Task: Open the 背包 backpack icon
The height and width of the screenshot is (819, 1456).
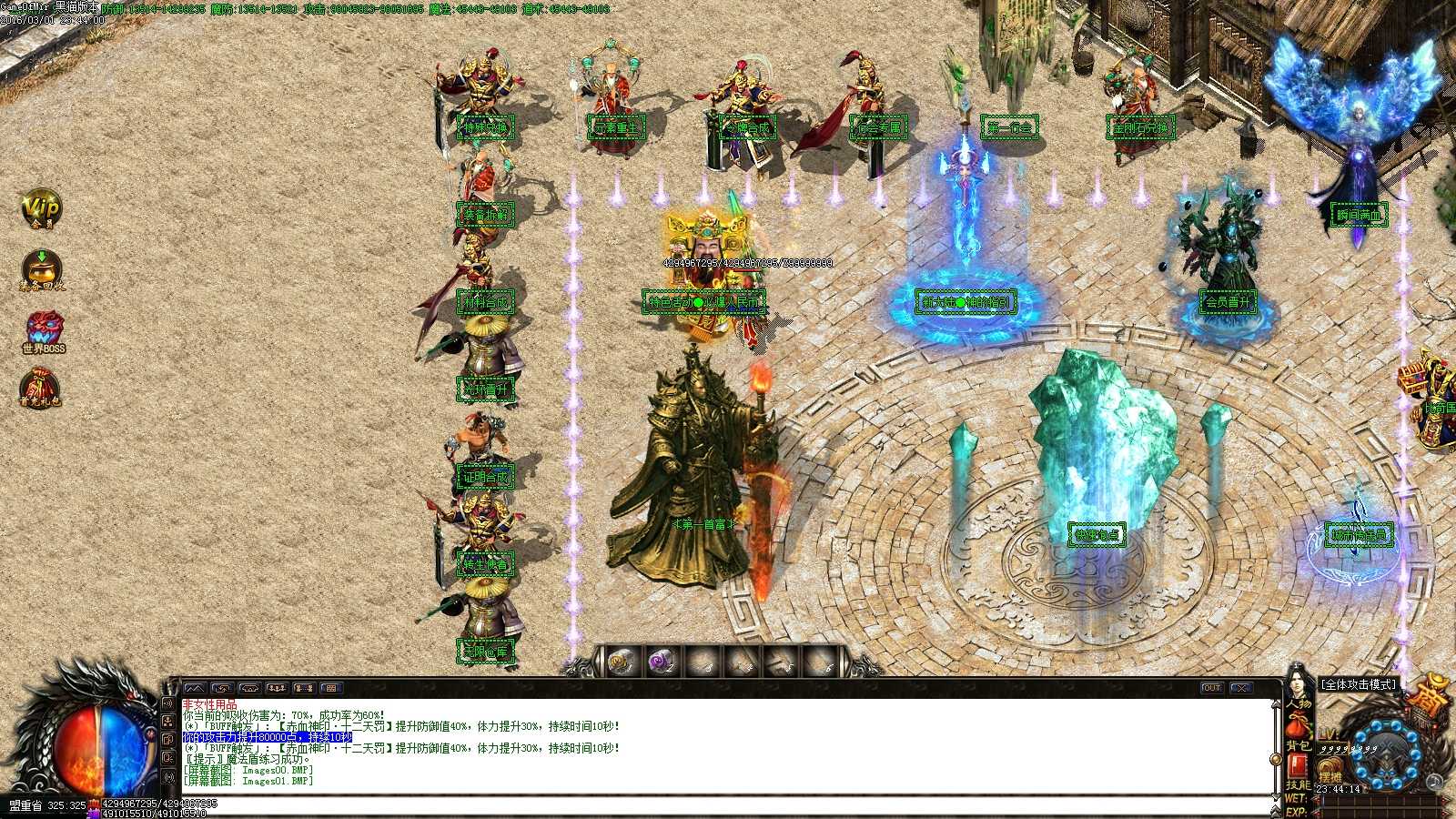Action: pos(1299,724)
